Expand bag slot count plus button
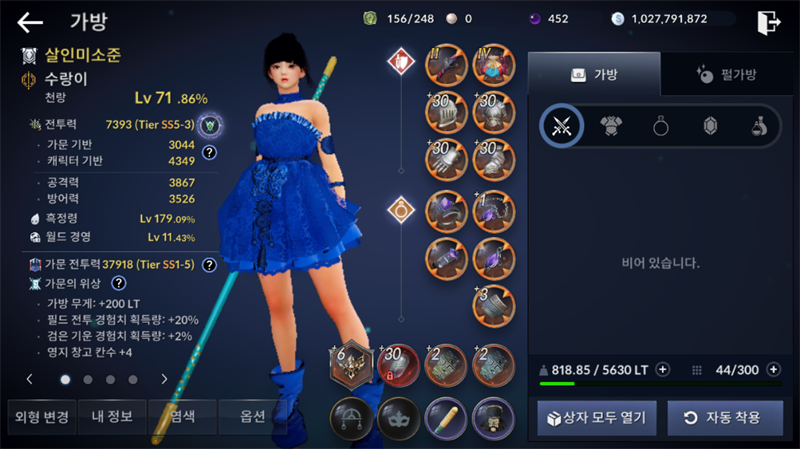The image size is (800, 449). pos(772,369)
